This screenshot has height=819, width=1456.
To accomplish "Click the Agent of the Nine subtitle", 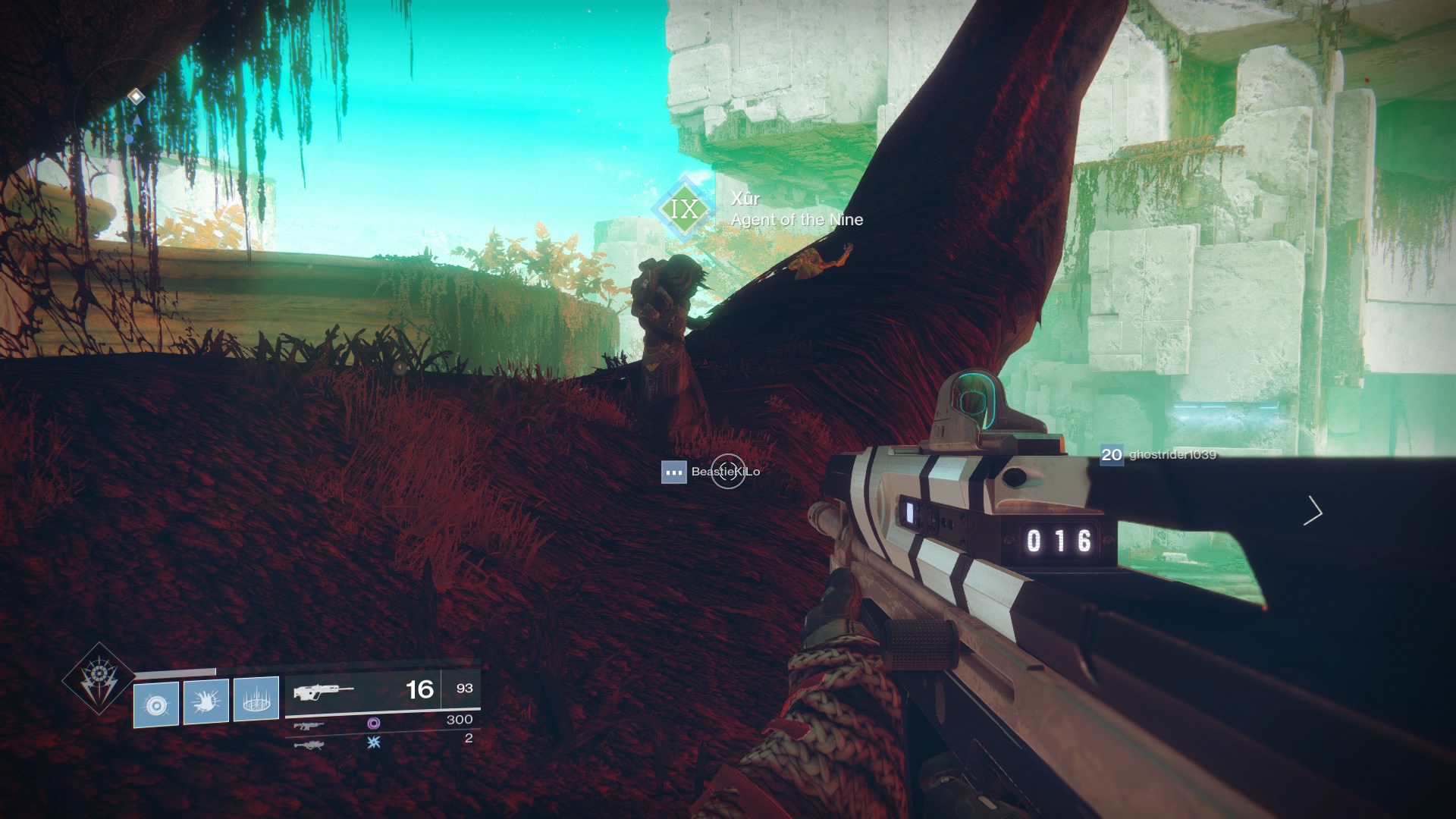I will pos(796,220).
